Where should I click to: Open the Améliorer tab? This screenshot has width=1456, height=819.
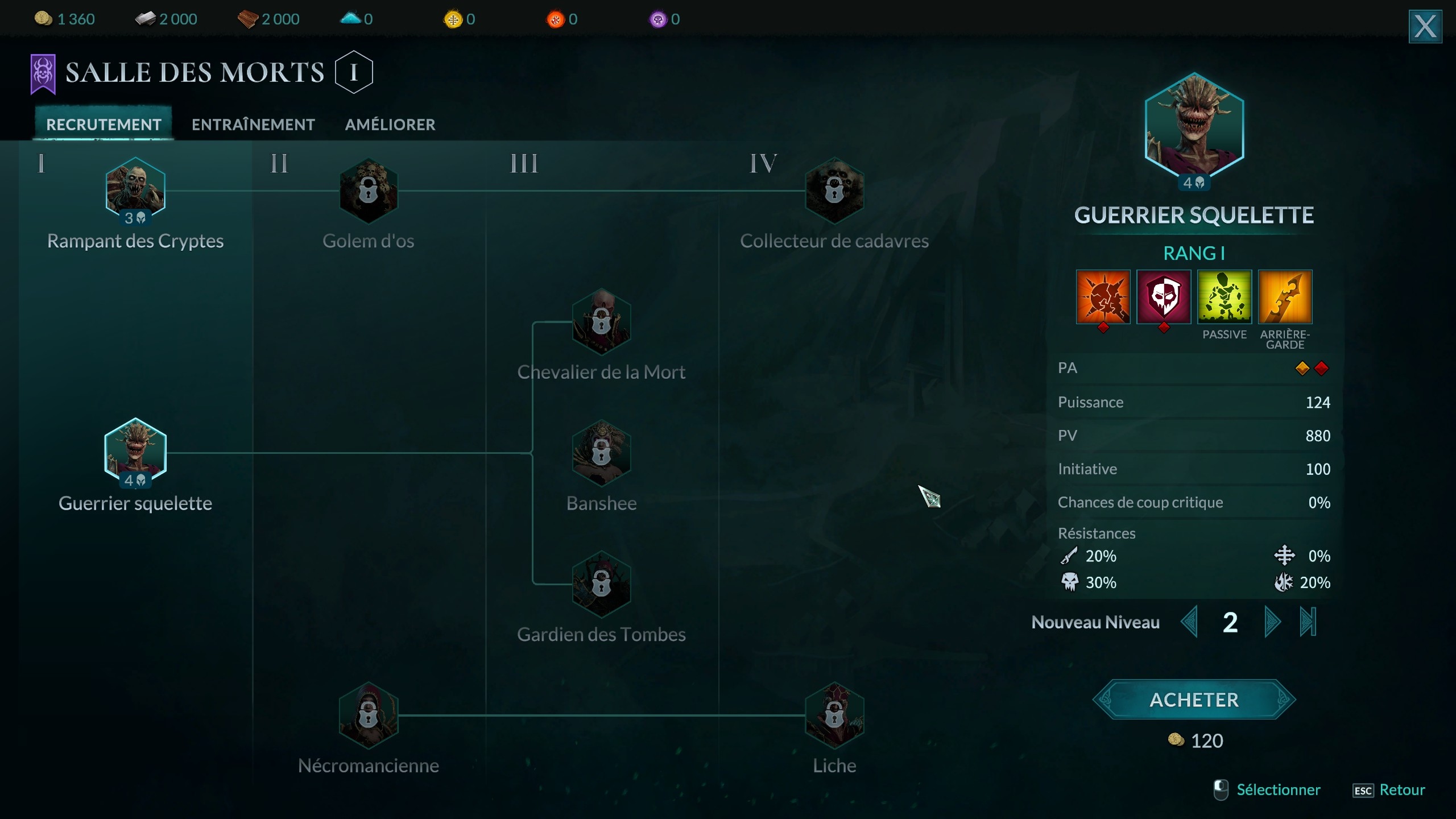[390, 125]
